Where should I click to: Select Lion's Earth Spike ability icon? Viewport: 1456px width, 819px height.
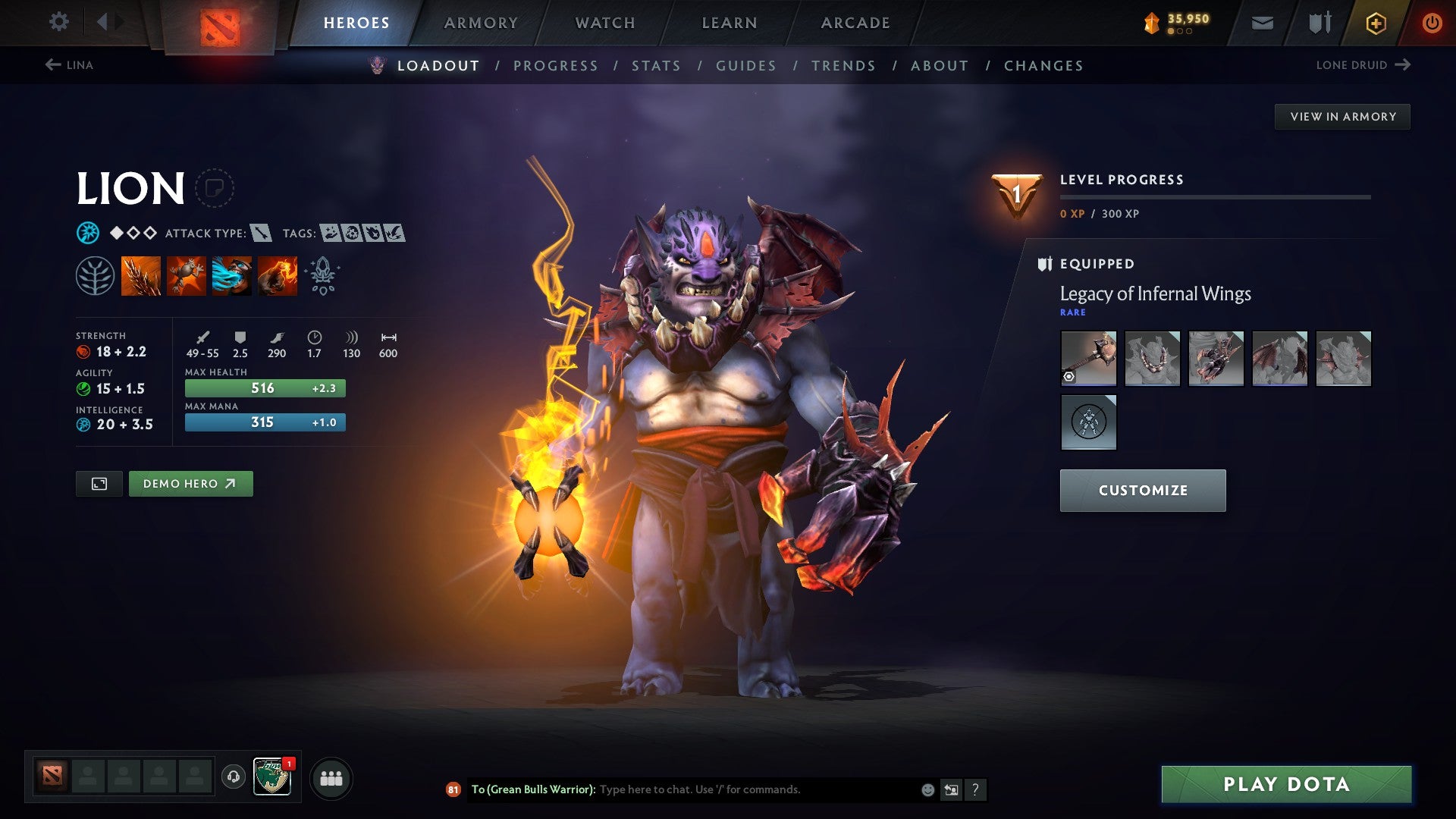click(141, 275)
